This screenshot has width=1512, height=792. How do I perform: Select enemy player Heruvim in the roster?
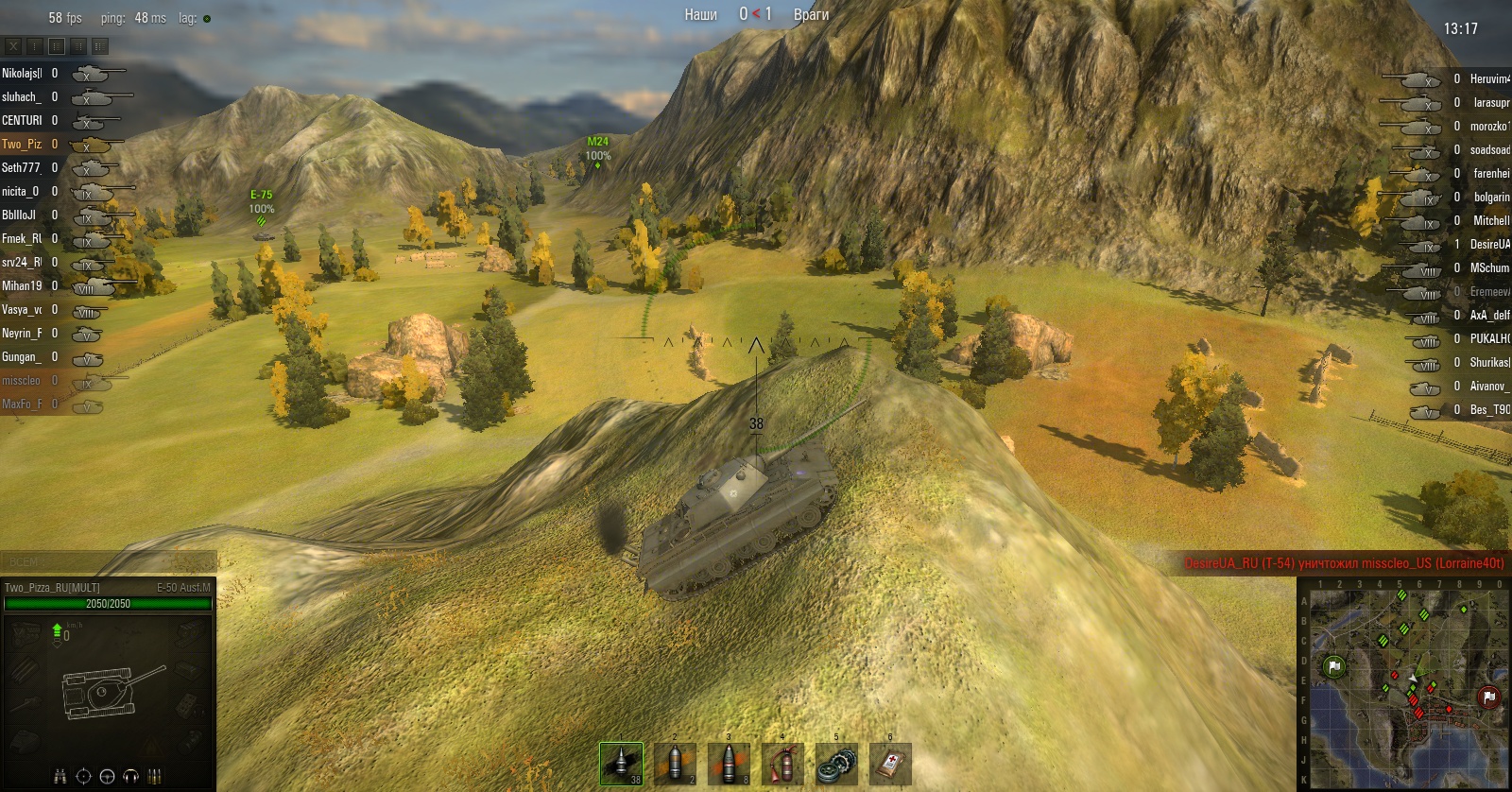(x=1489, y=78)
